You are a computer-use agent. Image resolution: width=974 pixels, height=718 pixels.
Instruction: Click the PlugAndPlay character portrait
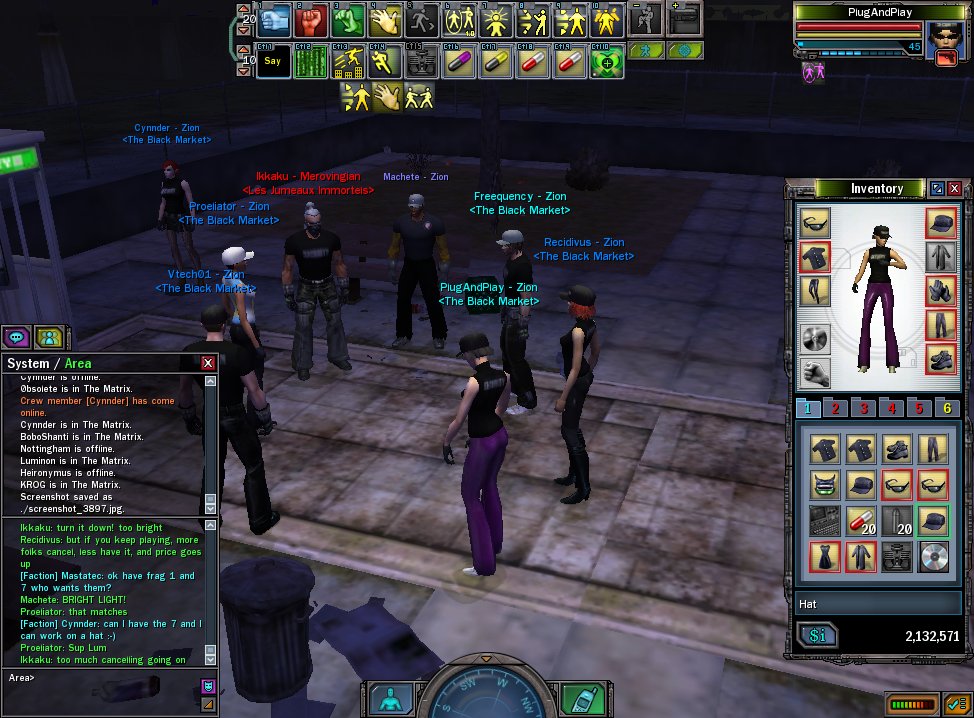pyautogui.click(x=942, y=42)
